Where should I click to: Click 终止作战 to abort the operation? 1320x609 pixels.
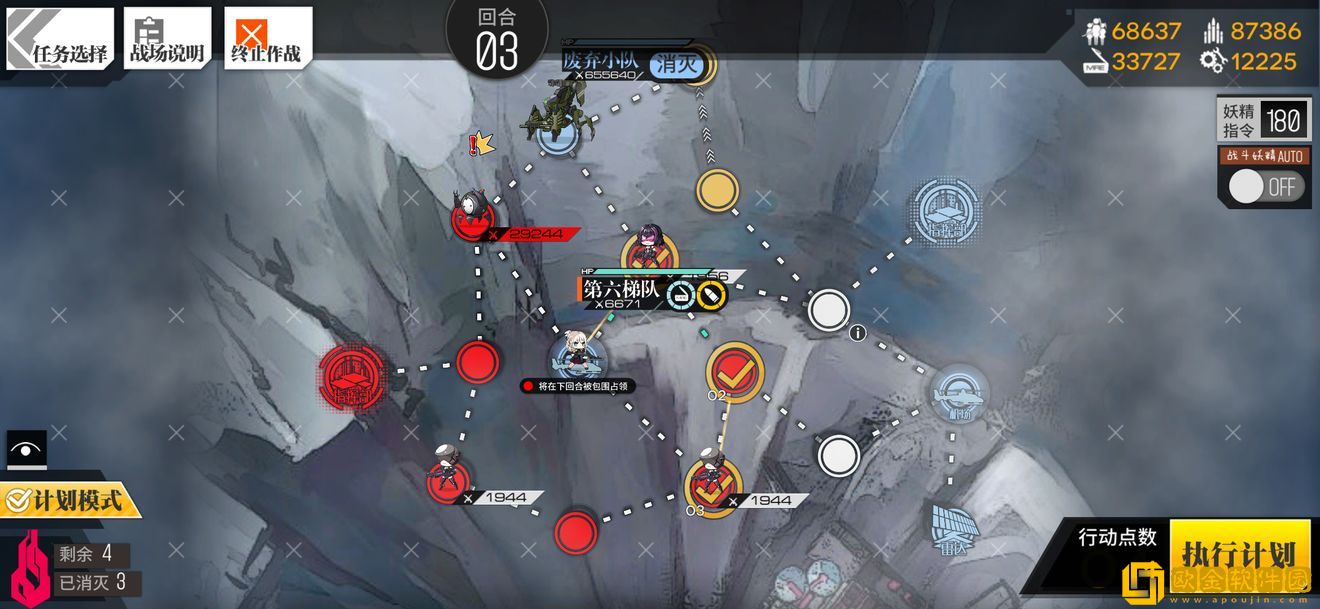pyautogui.click(x=267, y=39)
